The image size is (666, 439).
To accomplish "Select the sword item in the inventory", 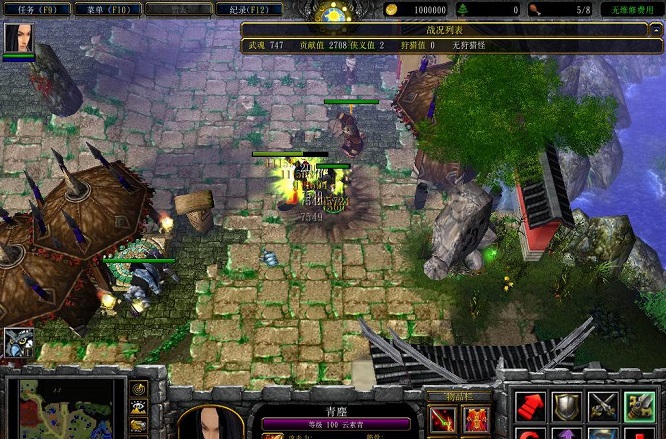I will [443, 418].
